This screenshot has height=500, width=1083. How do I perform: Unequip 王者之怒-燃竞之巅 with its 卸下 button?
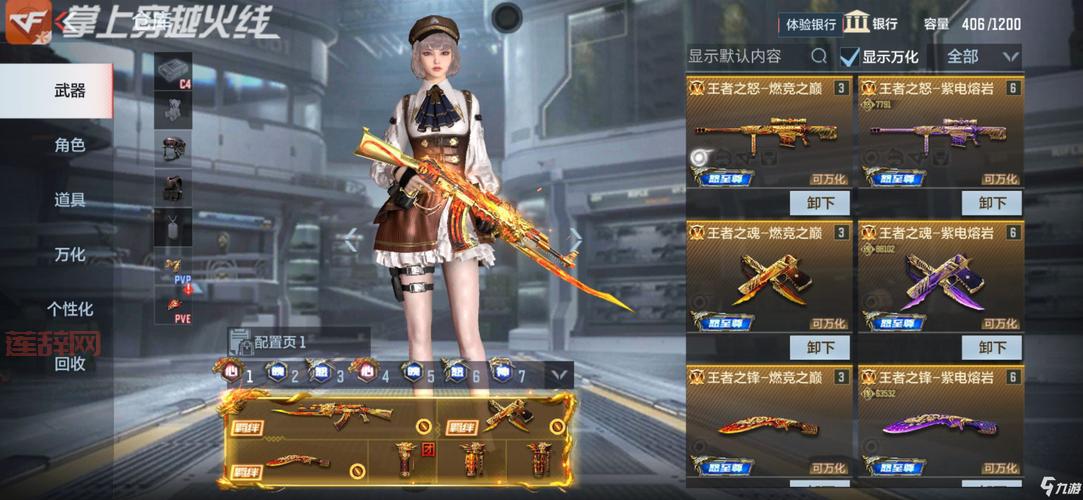pos(819,203)
